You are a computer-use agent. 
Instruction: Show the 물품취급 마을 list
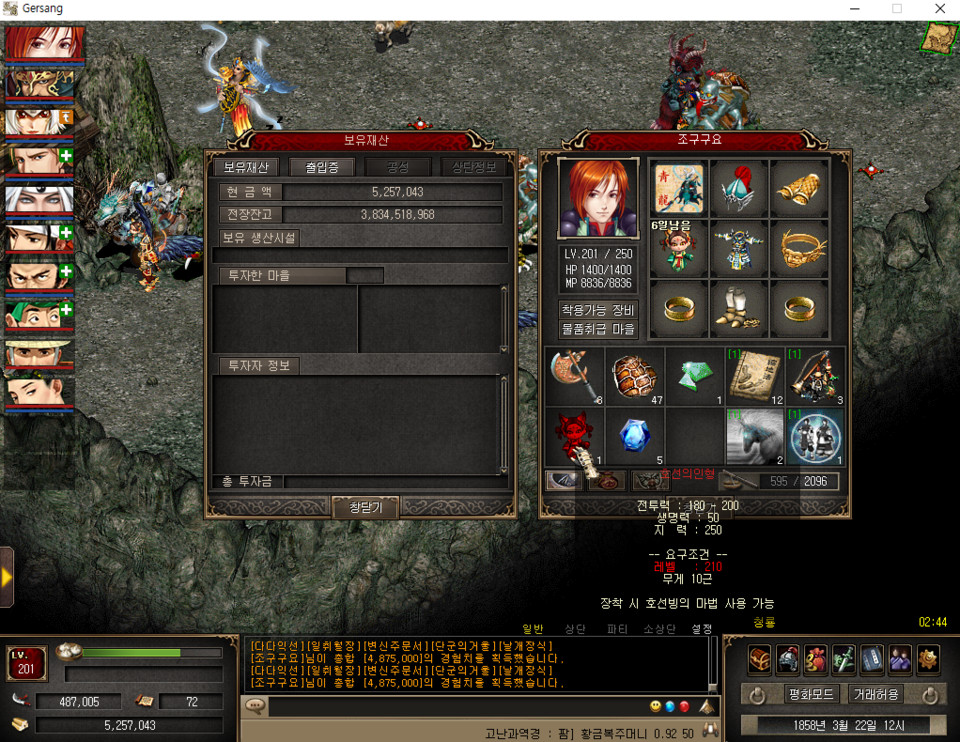tap(598, 328)
